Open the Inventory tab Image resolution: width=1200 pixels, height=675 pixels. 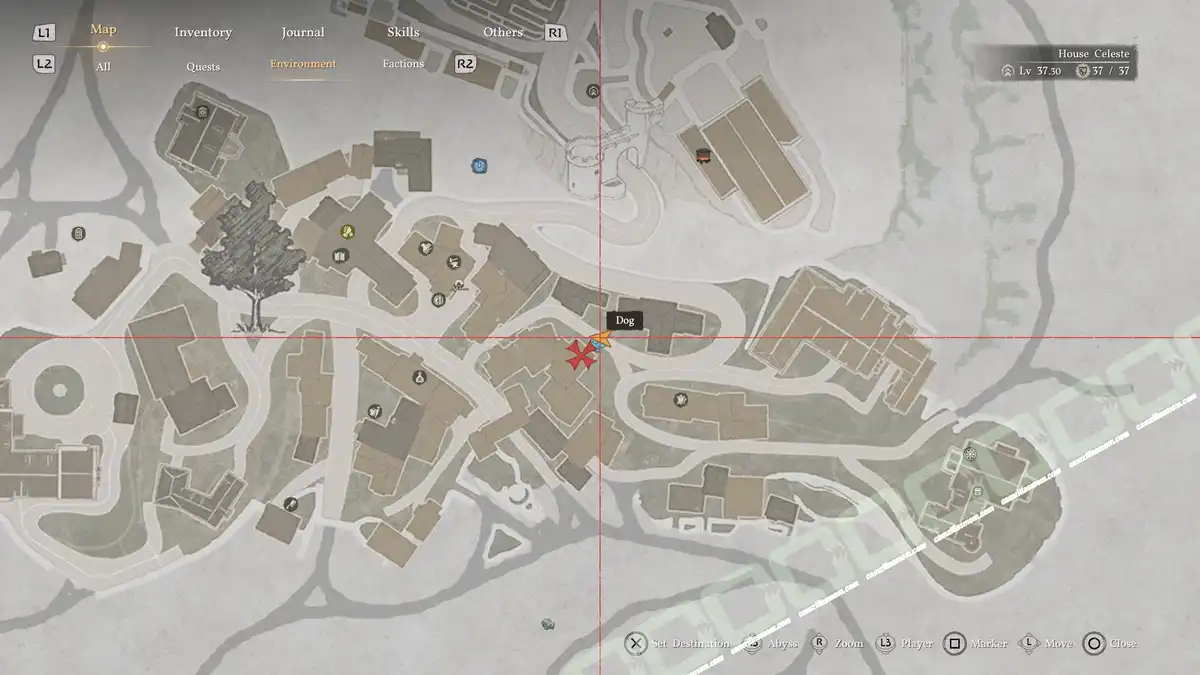[203, 32]
